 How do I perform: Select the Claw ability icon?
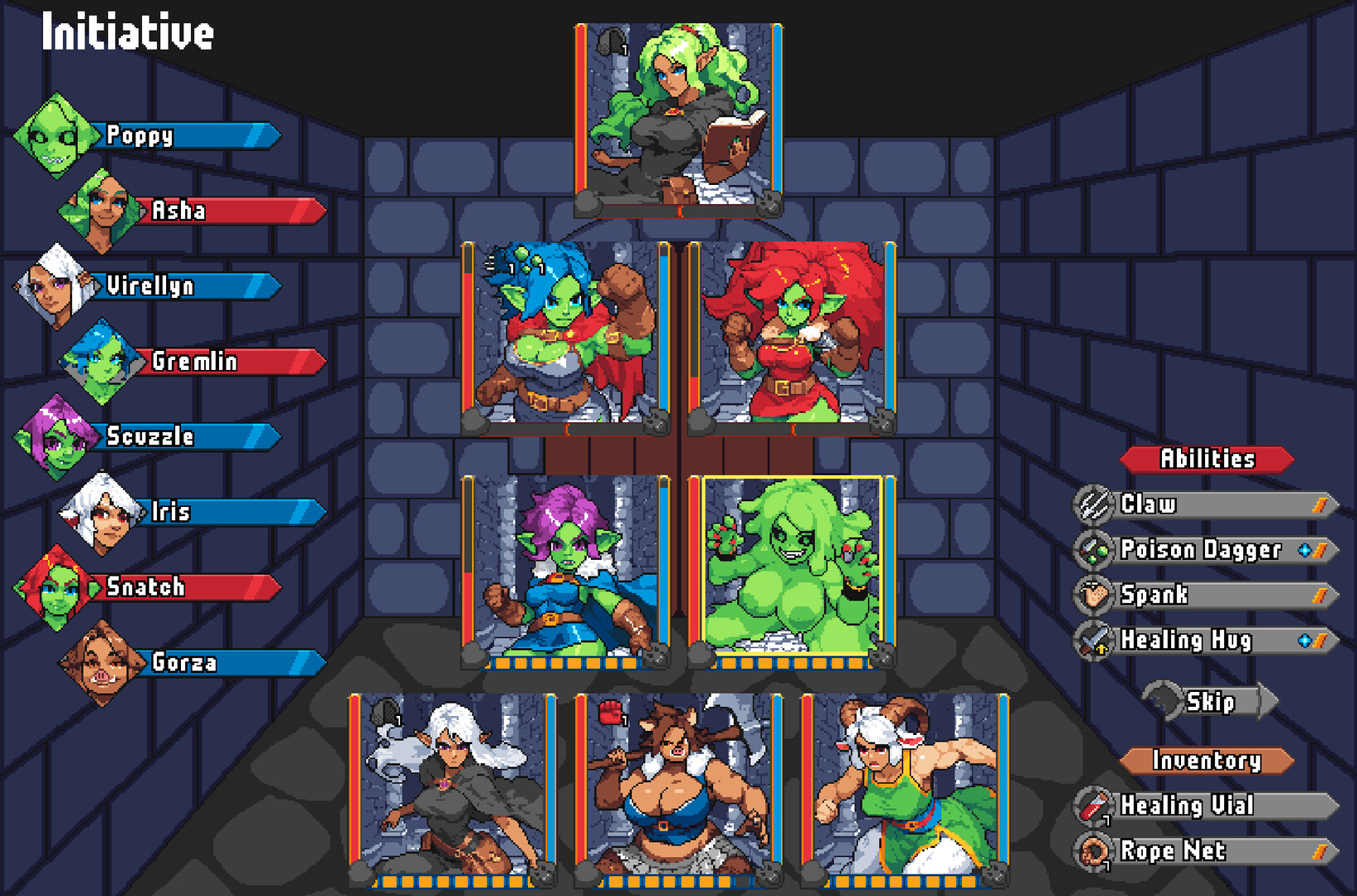pos(1094,504)
